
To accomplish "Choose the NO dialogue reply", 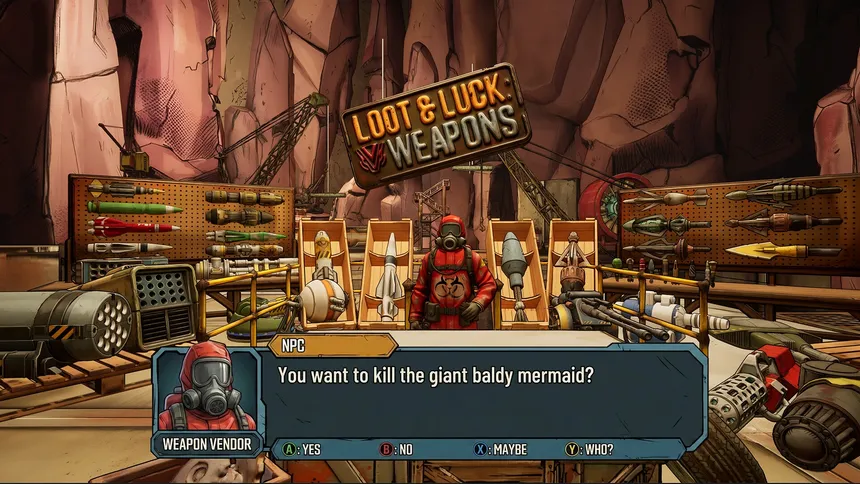I will [x=396, y=449].
